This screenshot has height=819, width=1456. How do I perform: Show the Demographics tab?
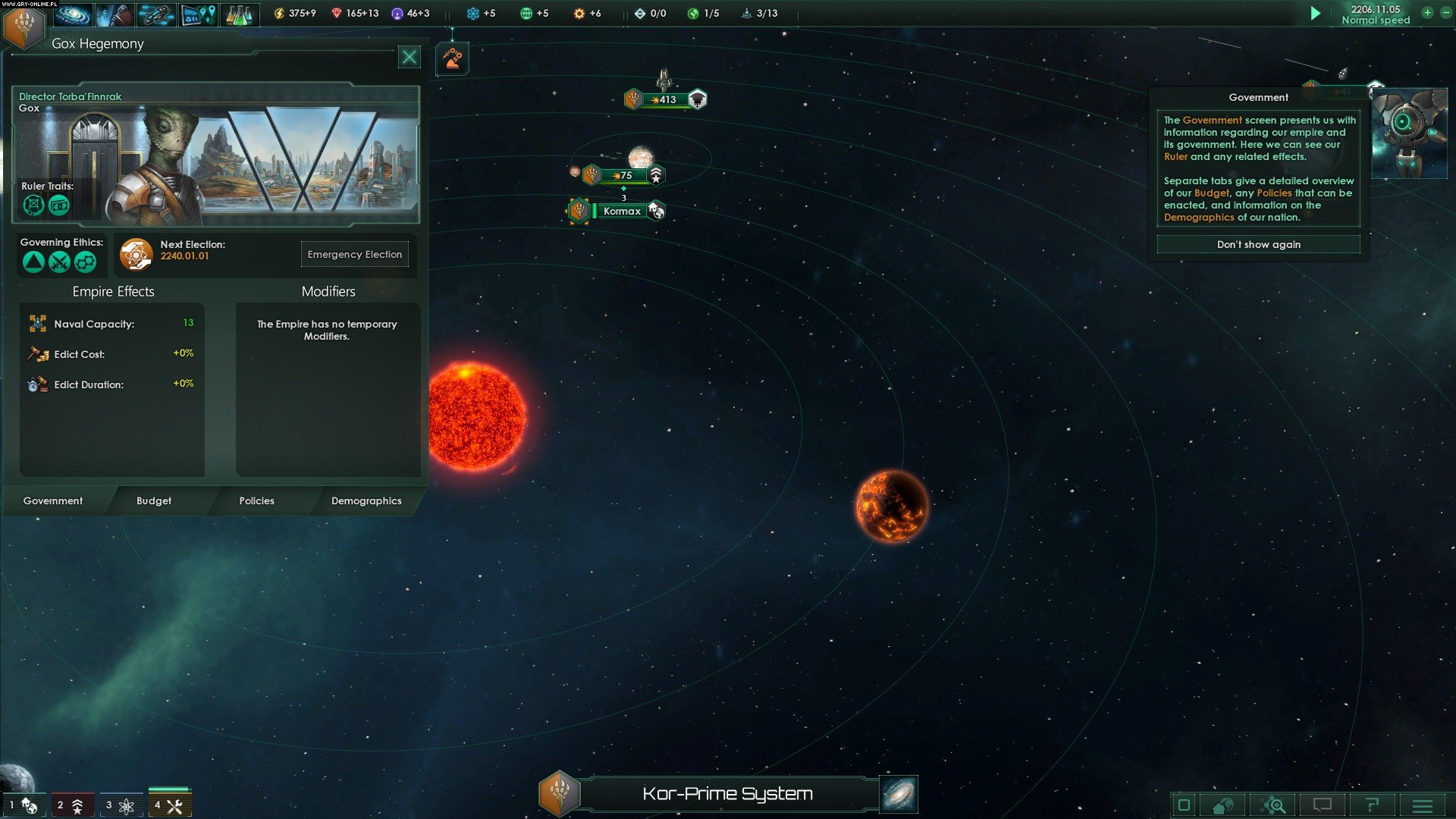click(x=366, y=501)
